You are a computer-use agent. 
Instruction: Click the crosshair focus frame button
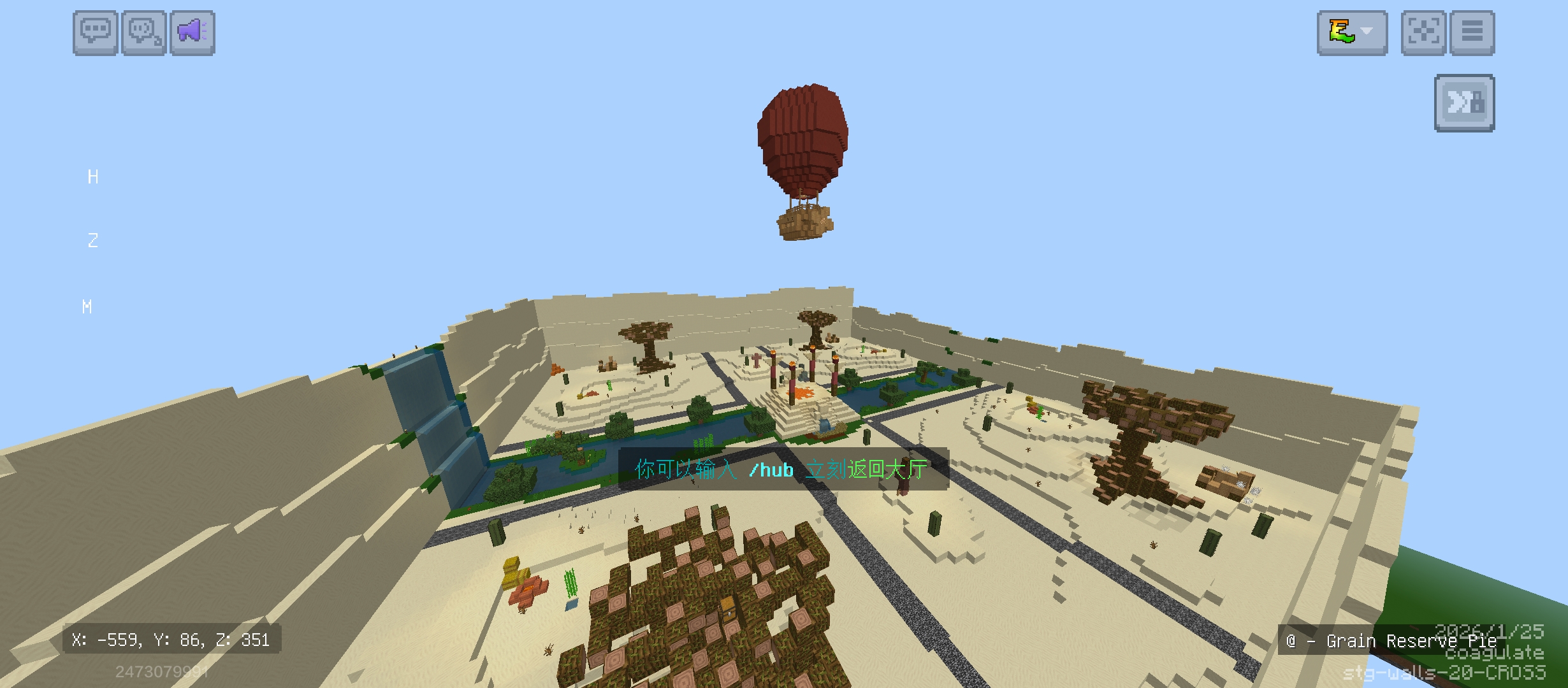[x=1423, y=32]
